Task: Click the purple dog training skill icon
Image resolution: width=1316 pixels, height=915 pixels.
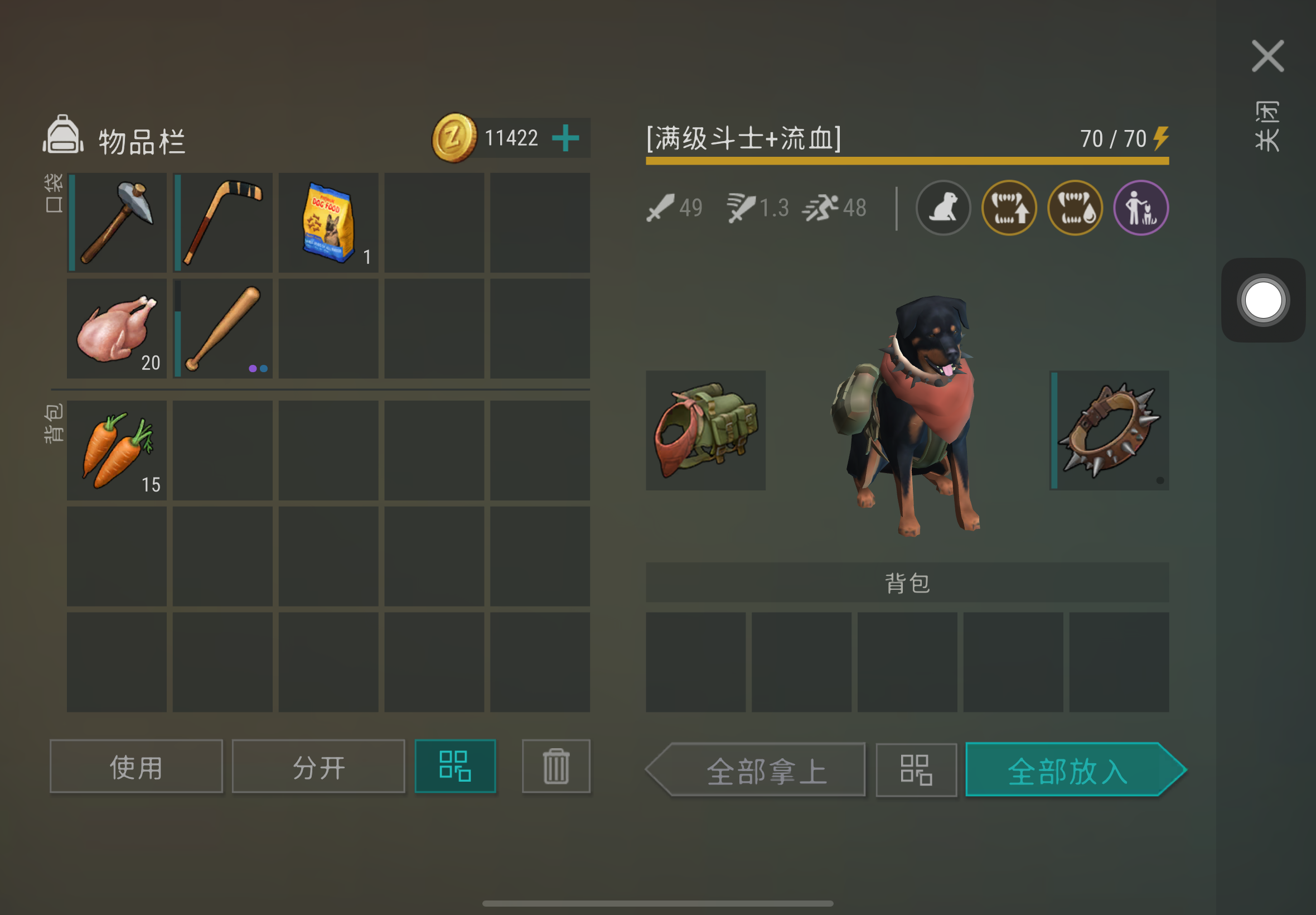Action: pyautogui.click(x=1141, y=208)
